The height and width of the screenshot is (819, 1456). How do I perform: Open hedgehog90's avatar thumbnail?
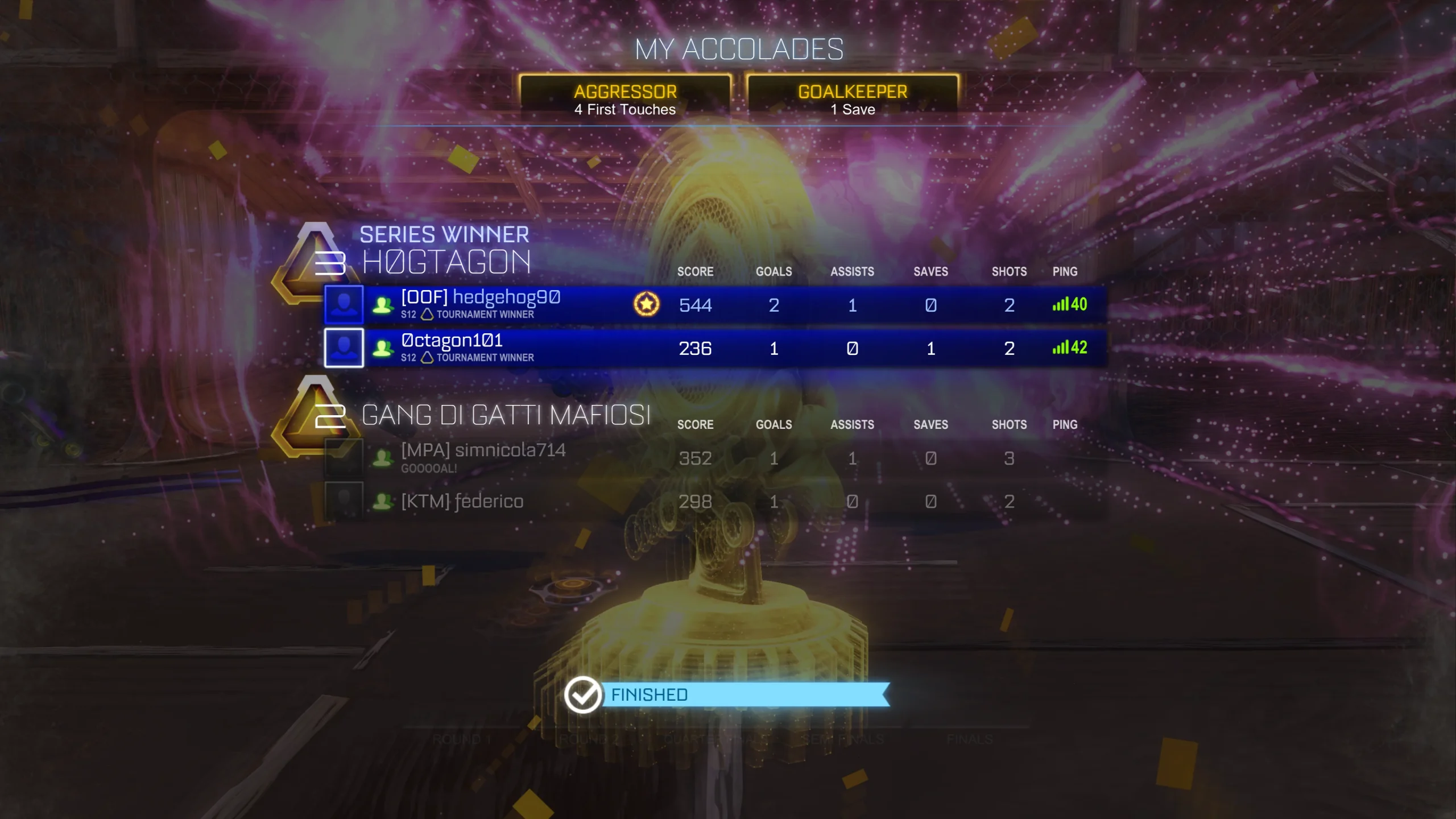344,304
